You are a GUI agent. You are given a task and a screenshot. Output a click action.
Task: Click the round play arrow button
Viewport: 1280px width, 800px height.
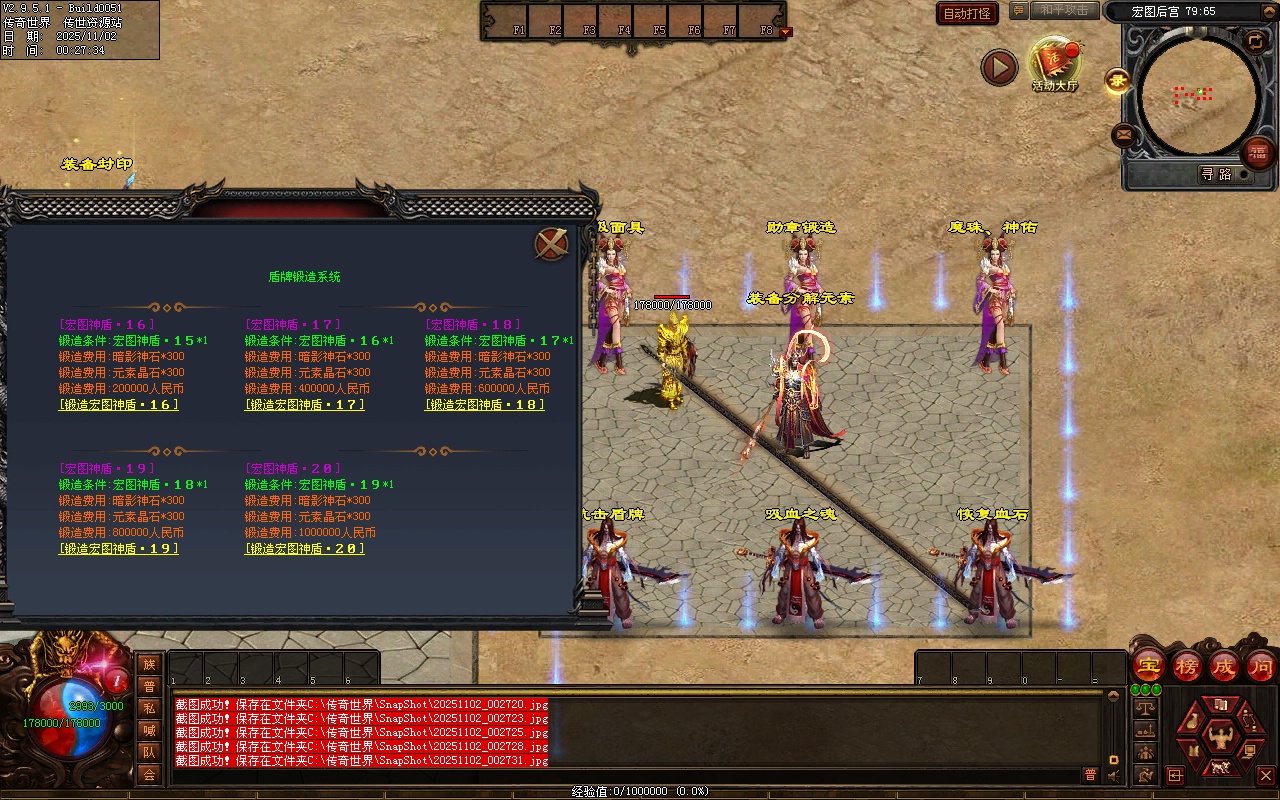999,68
